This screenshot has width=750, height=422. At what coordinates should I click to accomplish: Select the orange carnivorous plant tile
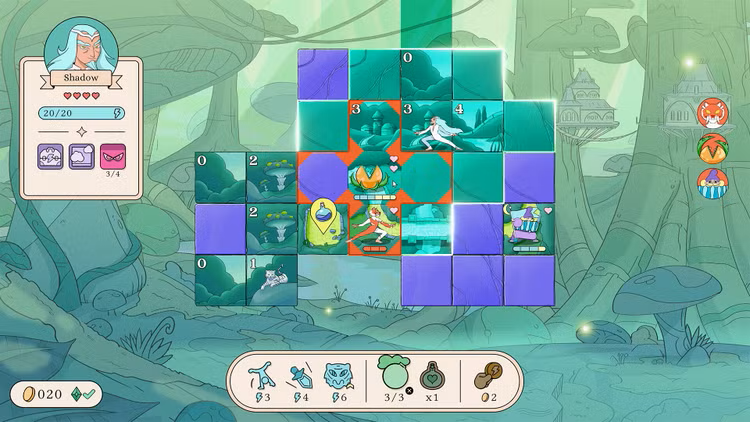tap(374, 176)
